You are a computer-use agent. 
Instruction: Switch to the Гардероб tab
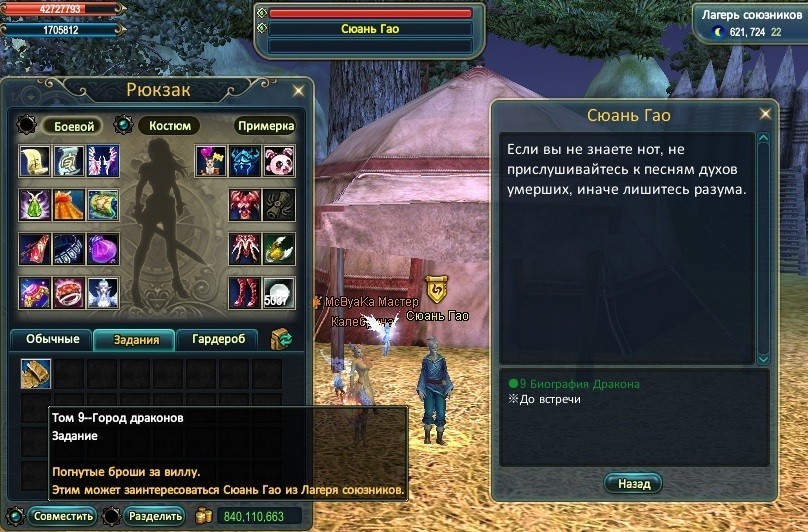point(216,340)
